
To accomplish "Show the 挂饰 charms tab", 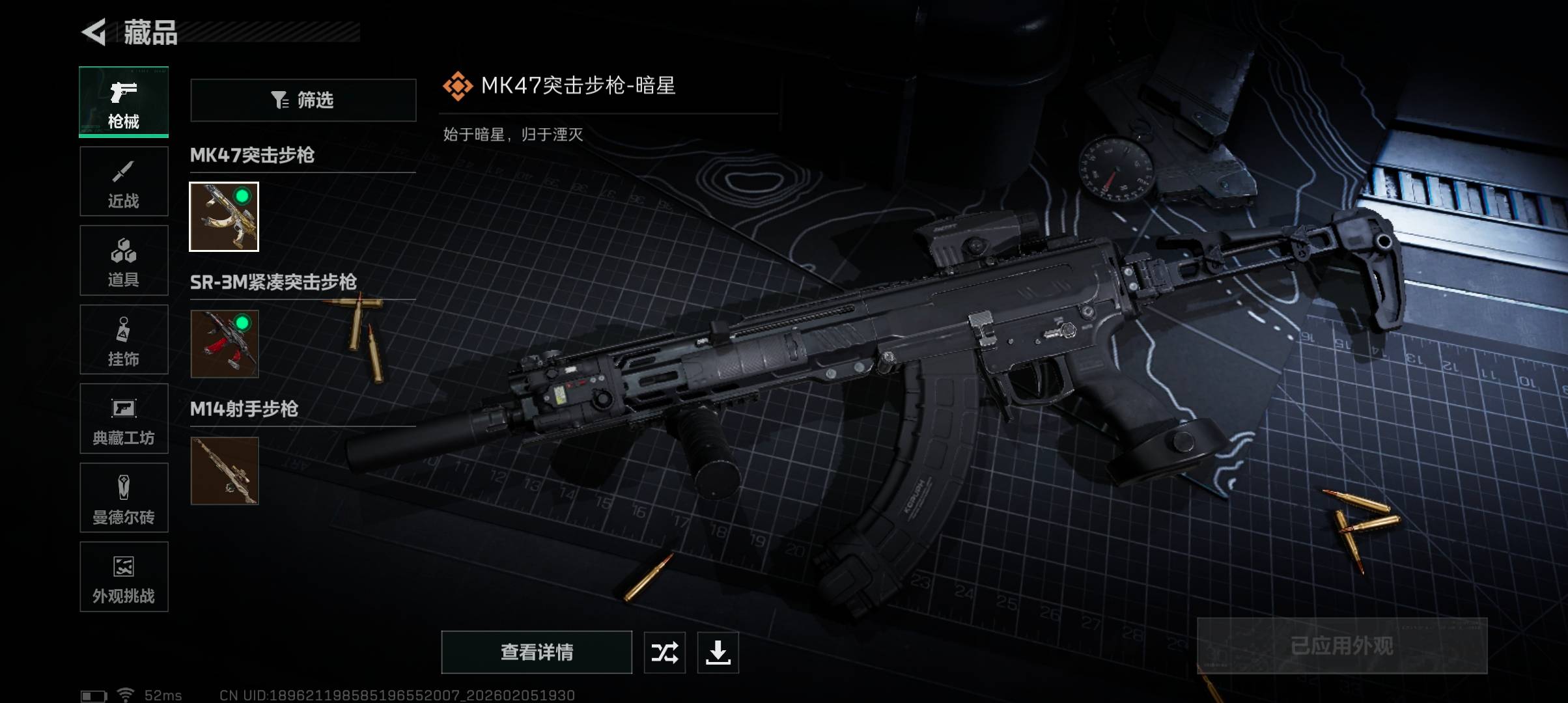I will (x=124, y=340).
